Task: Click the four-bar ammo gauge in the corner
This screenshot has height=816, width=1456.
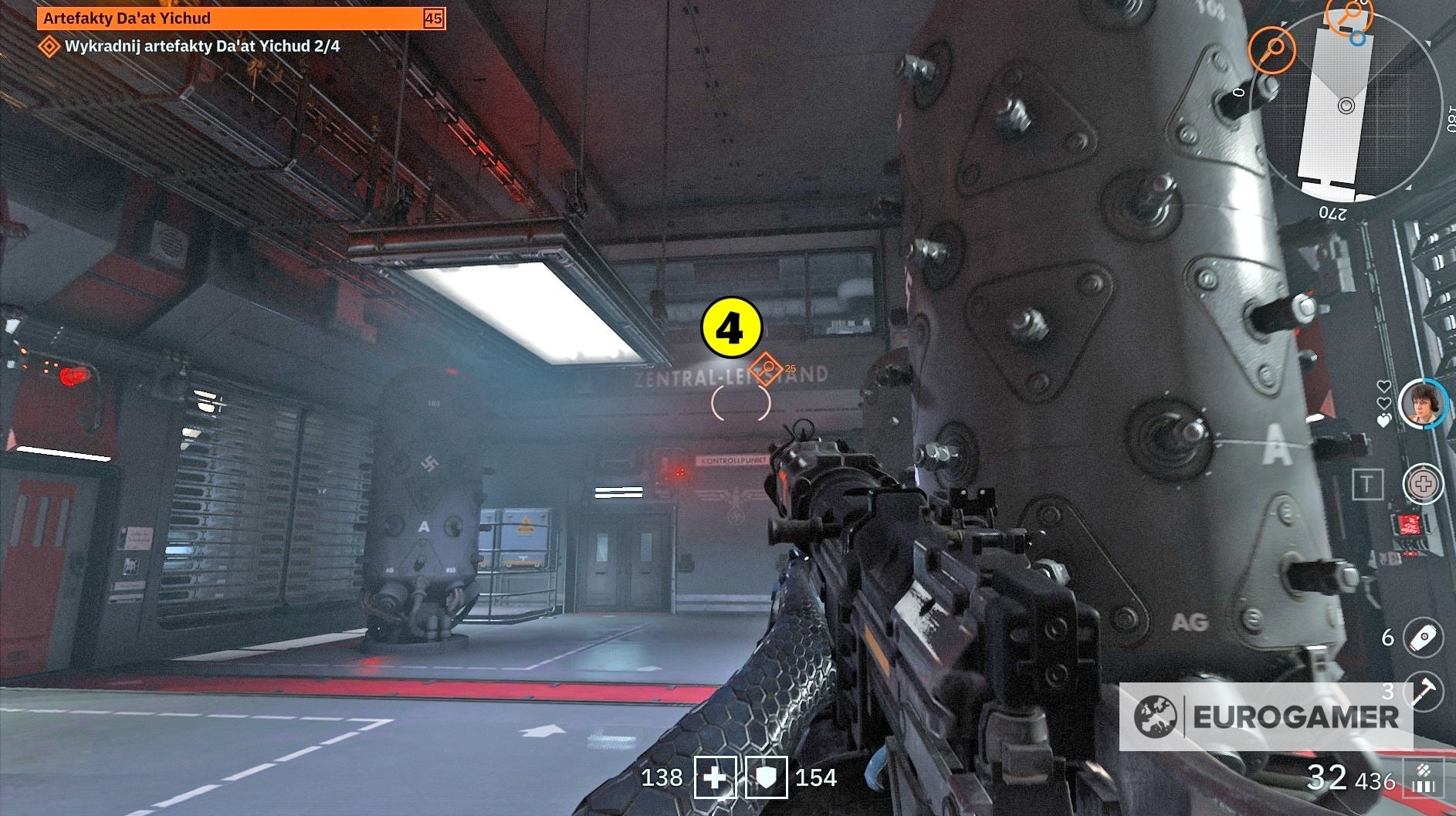Action: [x=1424, y=786]
